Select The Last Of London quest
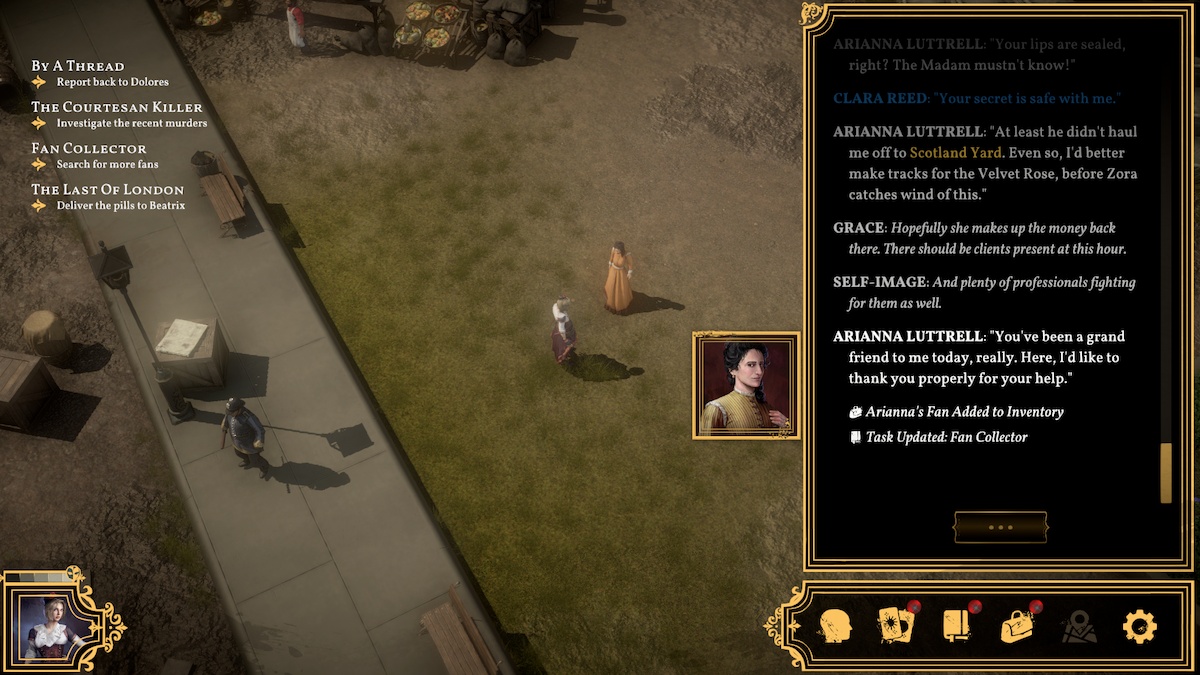Image resolution: width=1200 pixels, height=675 pixels. [107, 189]
